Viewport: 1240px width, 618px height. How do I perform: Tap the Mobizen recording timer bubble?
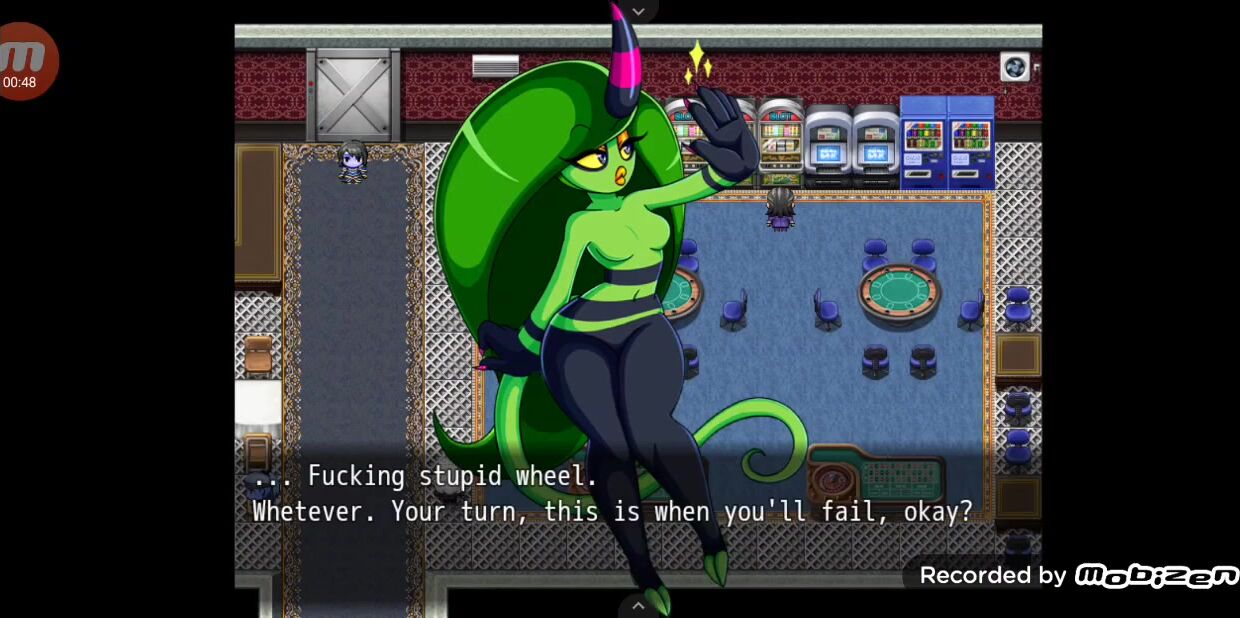pyautogui.click(x=25, y=62)
